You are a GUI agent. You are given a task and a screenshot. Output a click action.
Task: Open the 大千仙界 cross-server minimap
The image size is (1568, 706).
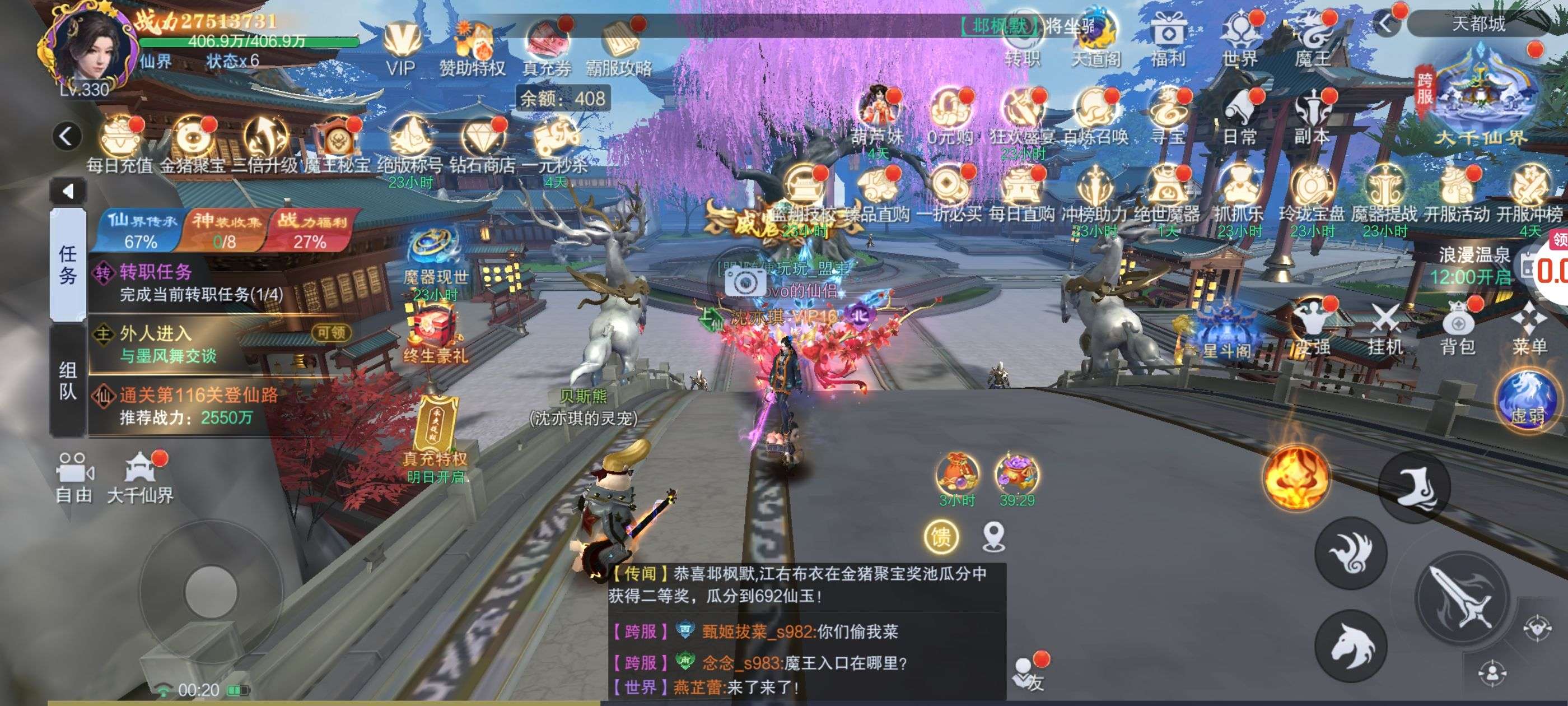(1480, 97)
